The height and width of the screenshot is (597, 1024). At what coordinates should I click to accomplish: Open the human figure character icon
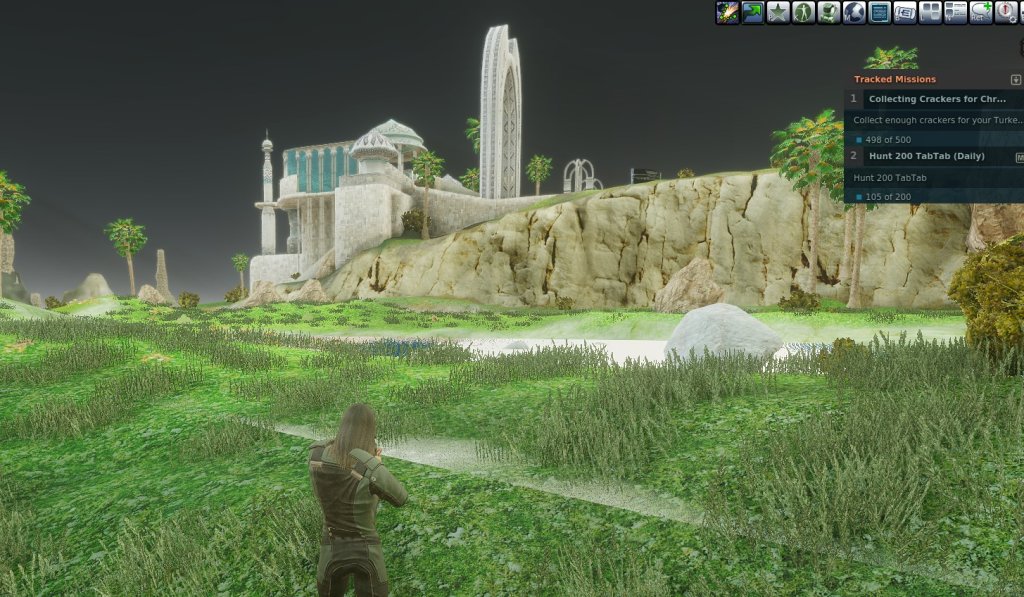804,13
